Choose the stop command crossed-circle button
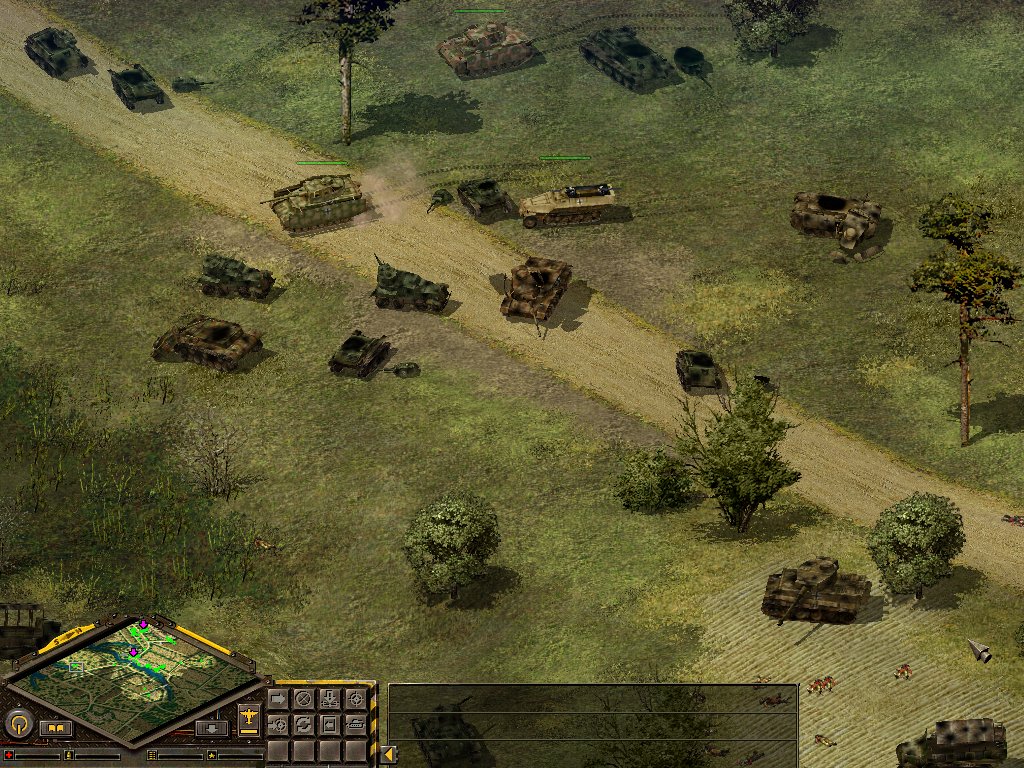 303,699
